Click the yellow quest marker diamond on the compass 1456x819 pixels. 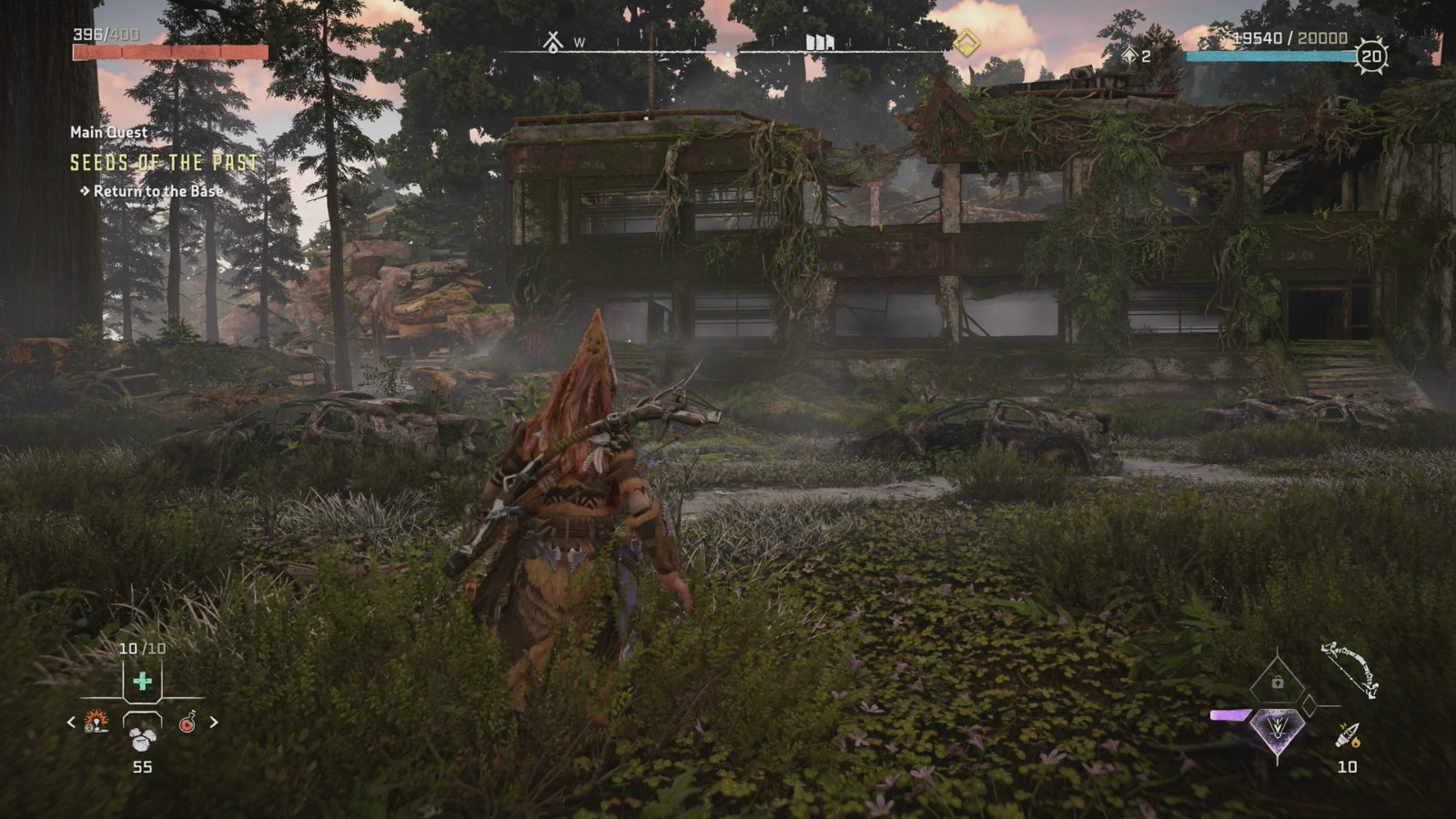967,41
